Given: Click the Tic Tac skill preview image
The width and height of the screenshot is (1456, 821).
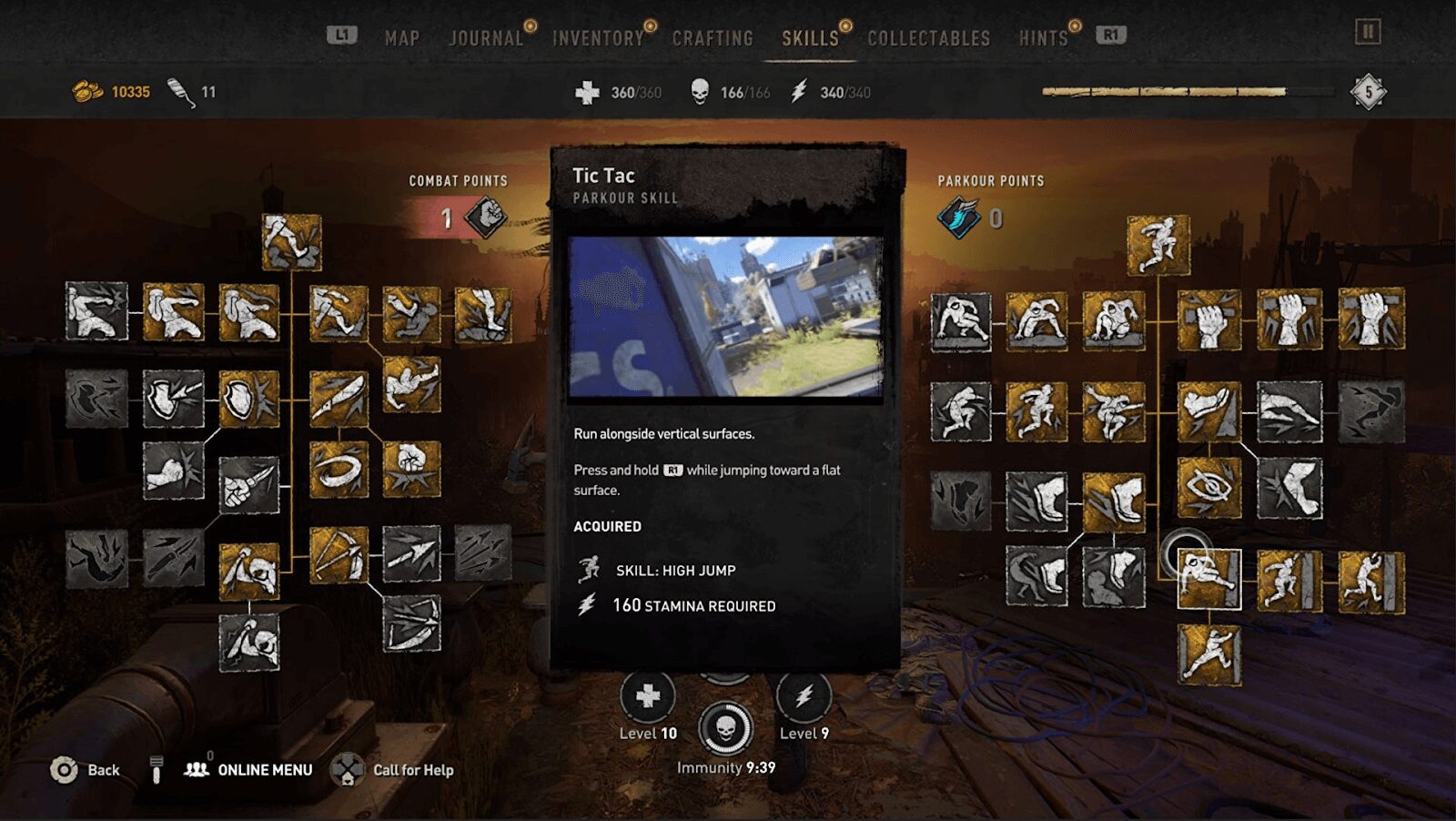Looking at the screenshot, I should pyautogui.click(x=725, y=317).
